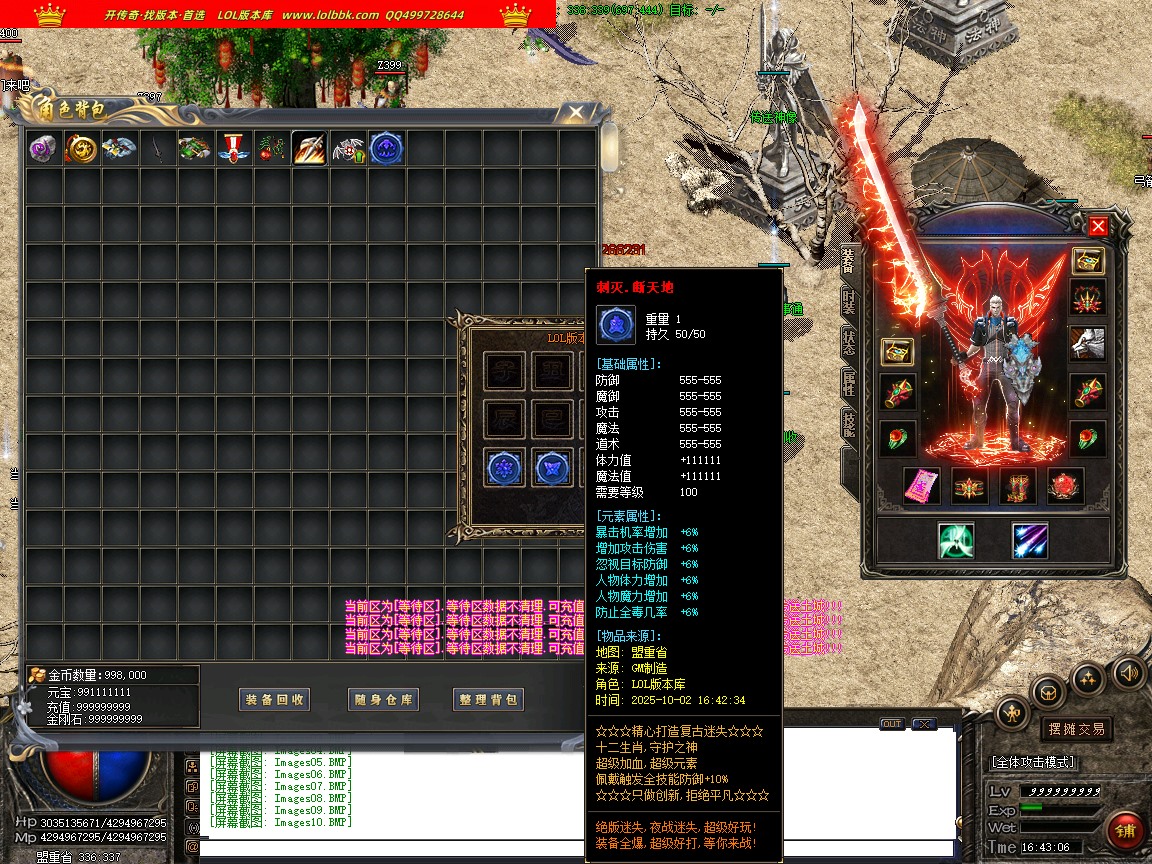The width and height of the screenshot is (1152, 864).
Task: Select the blue zodiac emblem in the bag
Action: 387,149
